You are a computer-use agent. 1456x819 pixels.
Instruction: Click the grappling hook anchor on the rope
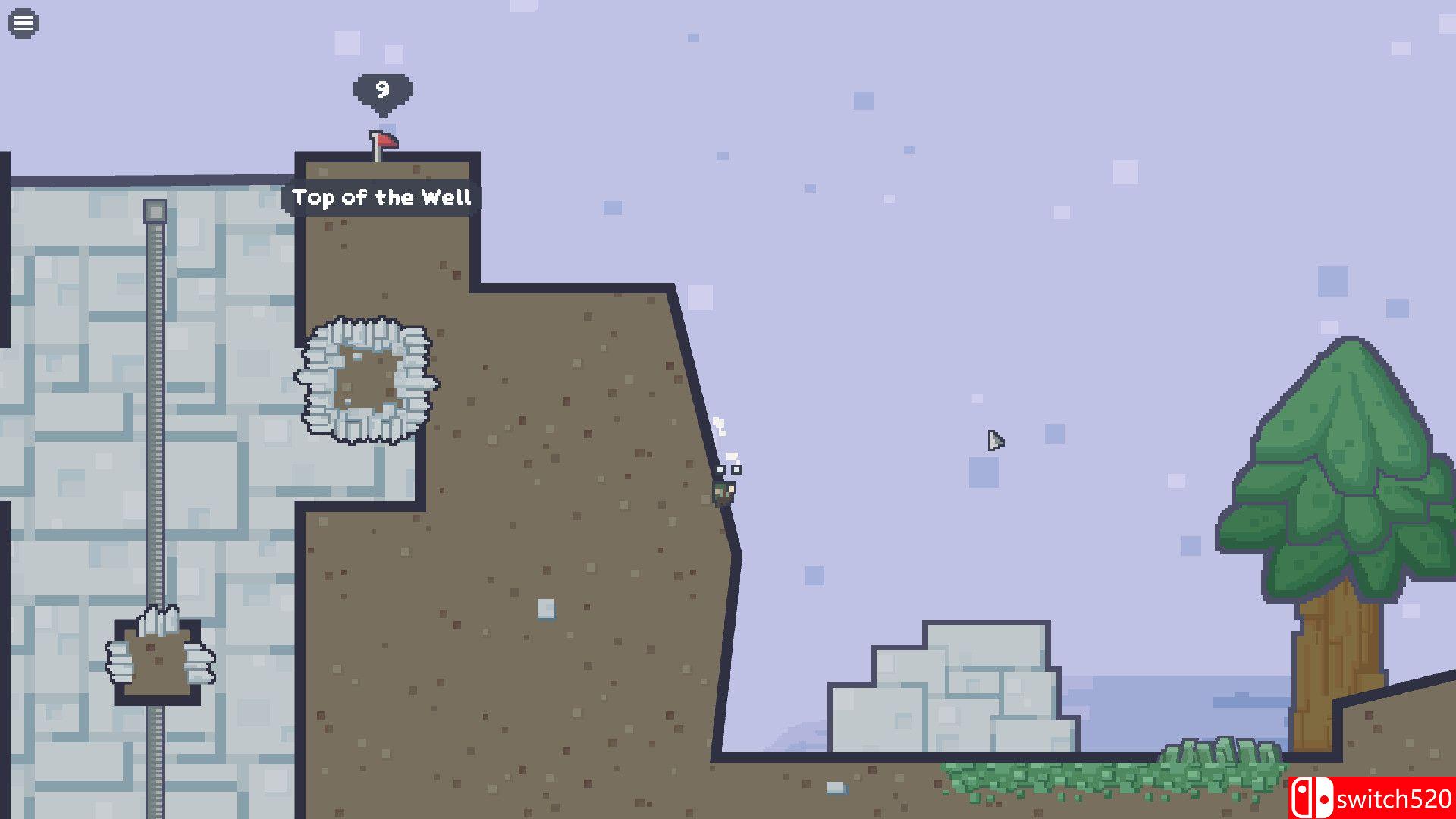tap(155, 211)
